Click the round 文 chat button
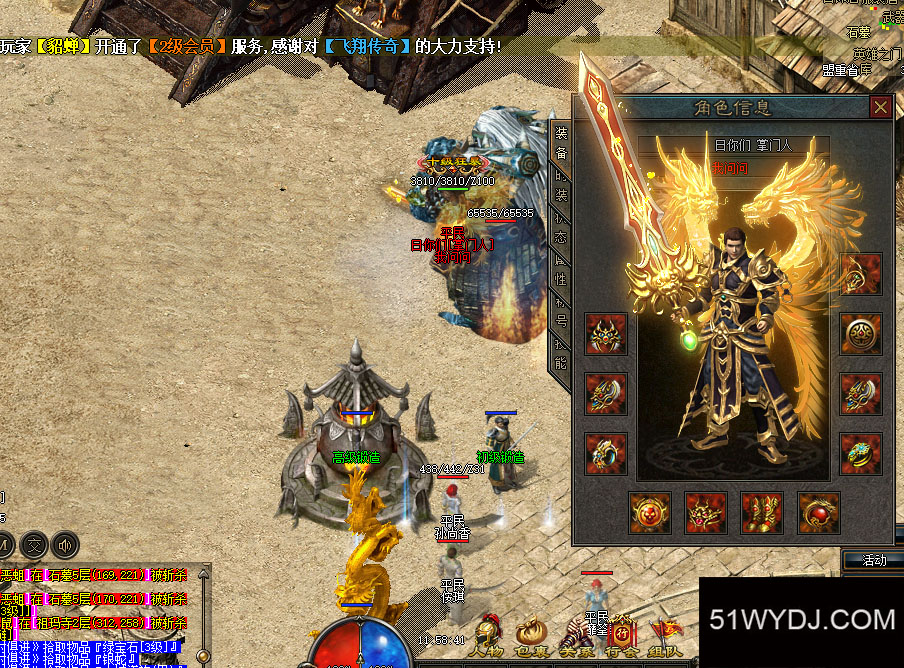904x668 pixels. tap(34, 545)
